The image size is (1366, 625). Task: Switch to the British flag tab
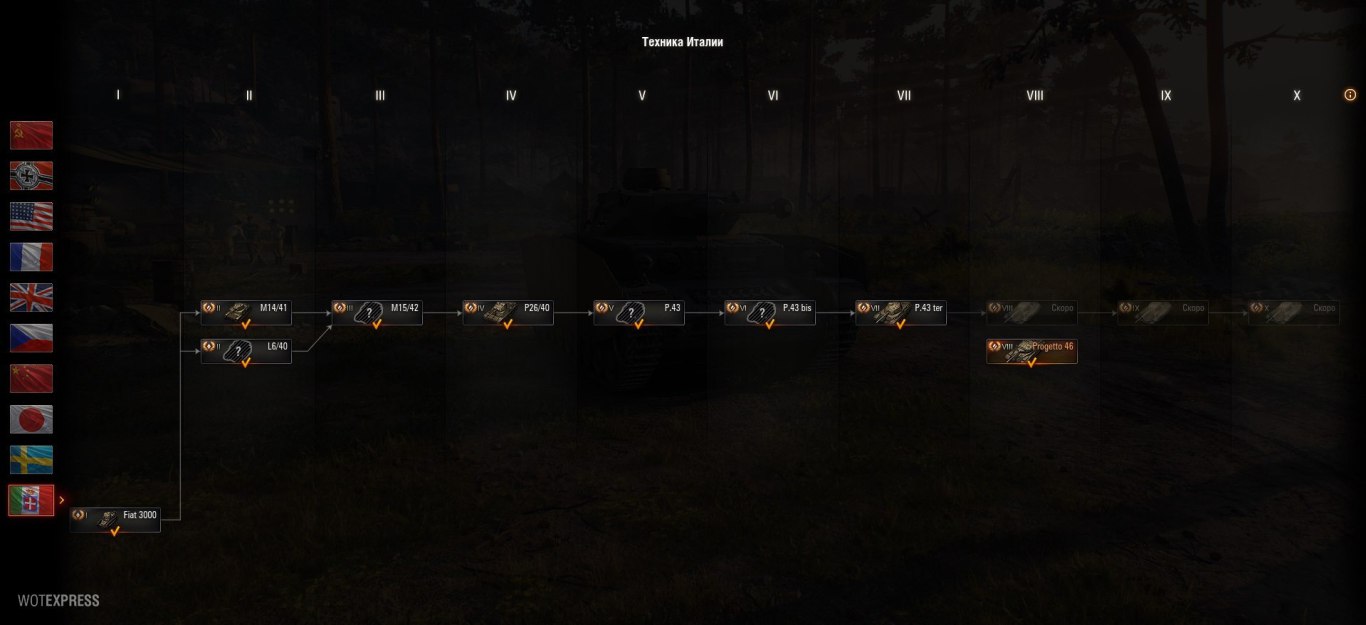[31, 297]
